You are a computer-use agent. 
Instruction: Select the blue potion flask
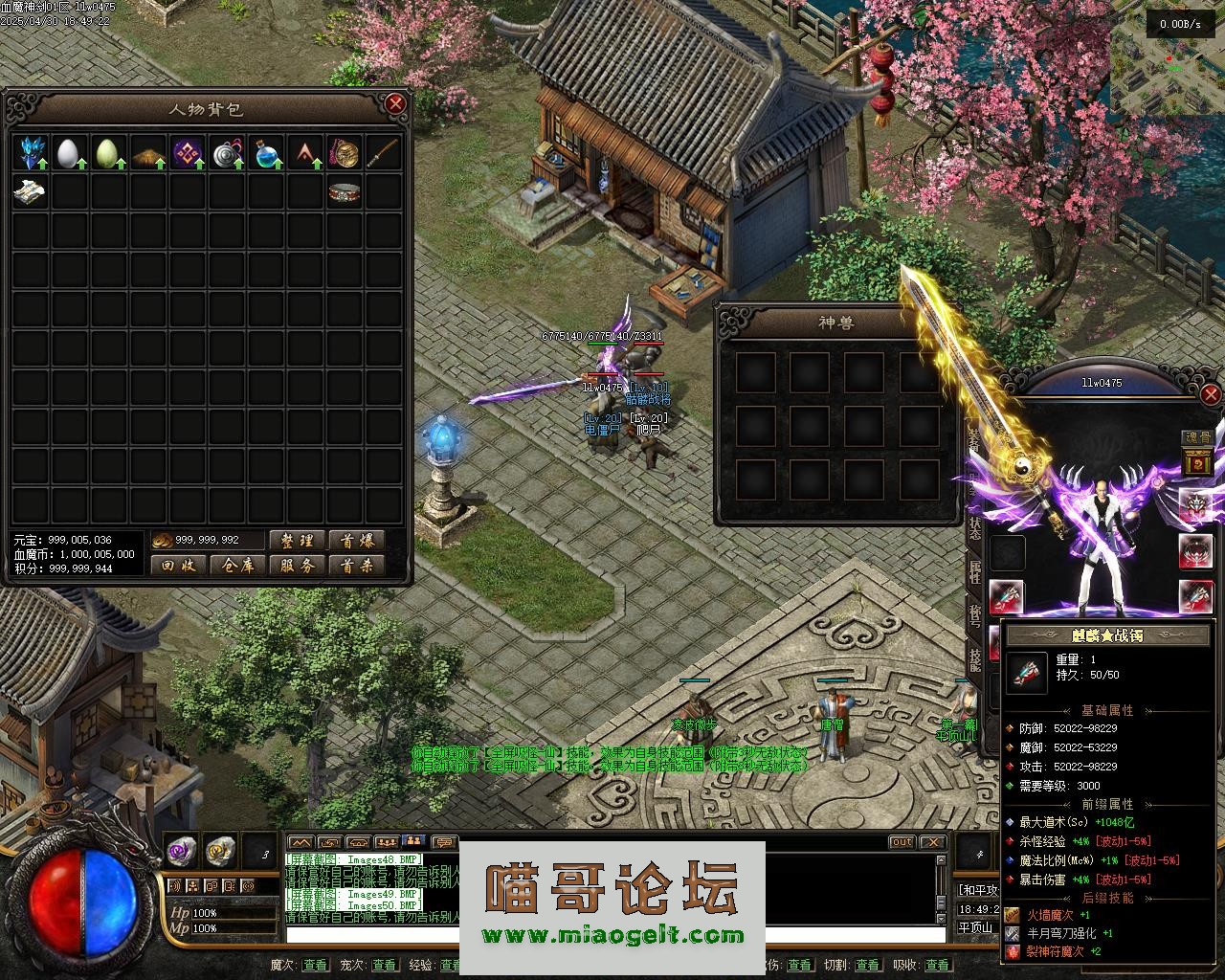[265, 152]
